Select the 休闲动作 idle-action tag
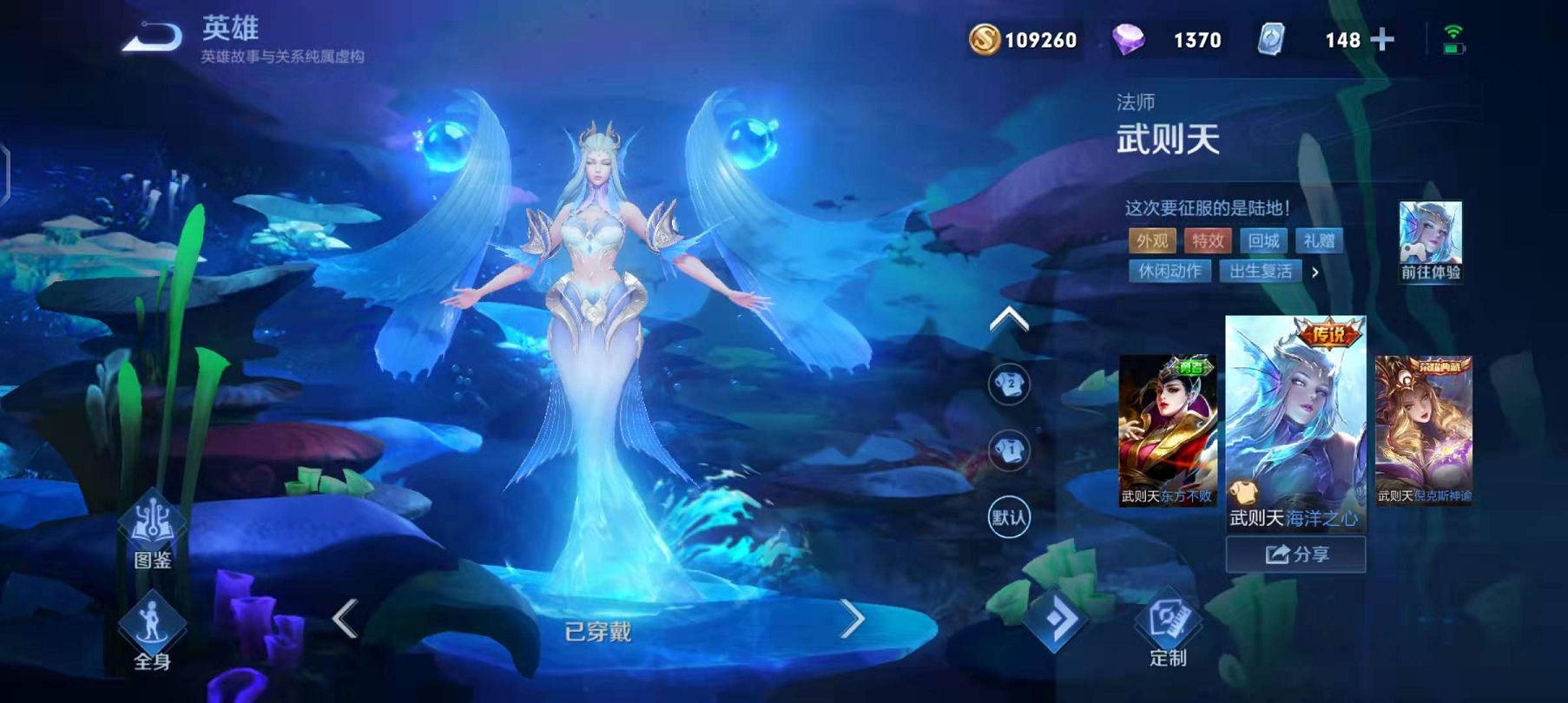Image resolution: width=1568 pixels, height=703 pixels. (1169, 272)
